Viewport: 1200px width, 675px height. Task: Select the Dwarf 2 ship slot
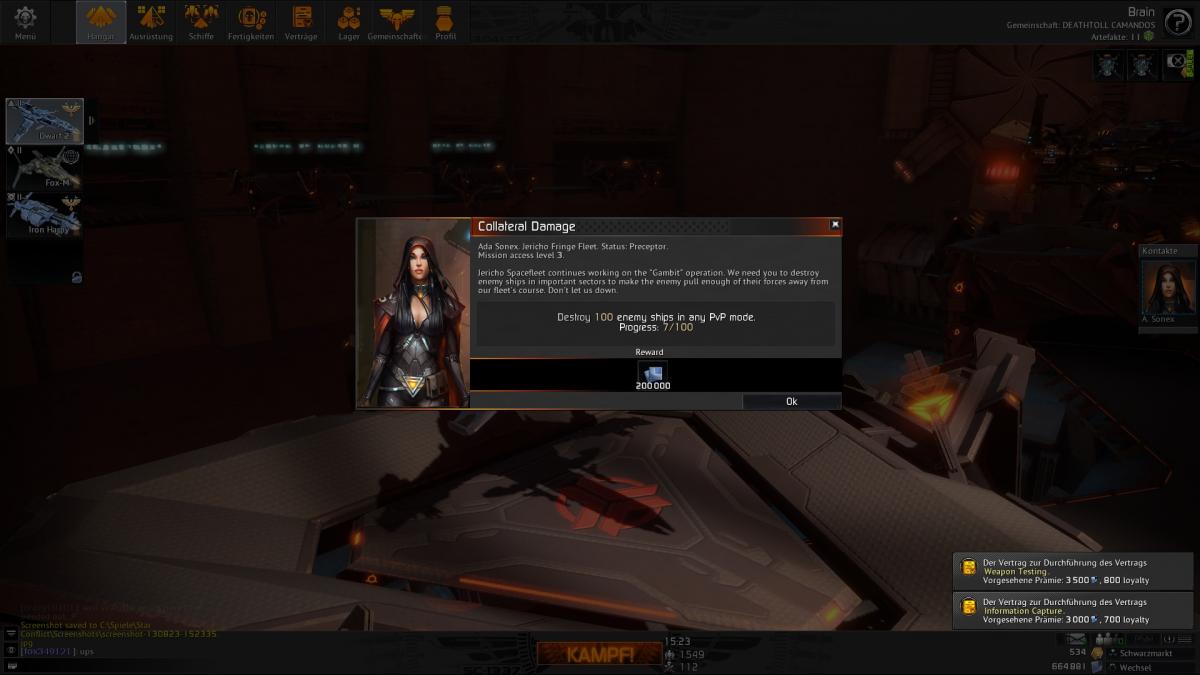pyautogui.click(x=45, y=121)
